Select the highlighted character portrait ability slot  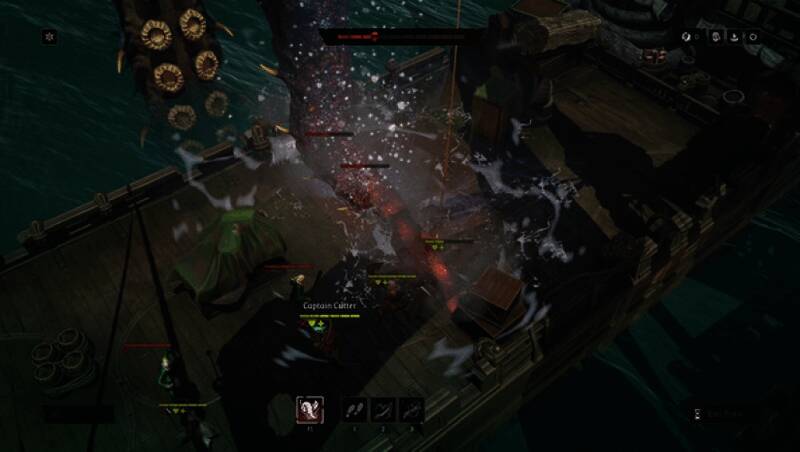tap(310, 409)
